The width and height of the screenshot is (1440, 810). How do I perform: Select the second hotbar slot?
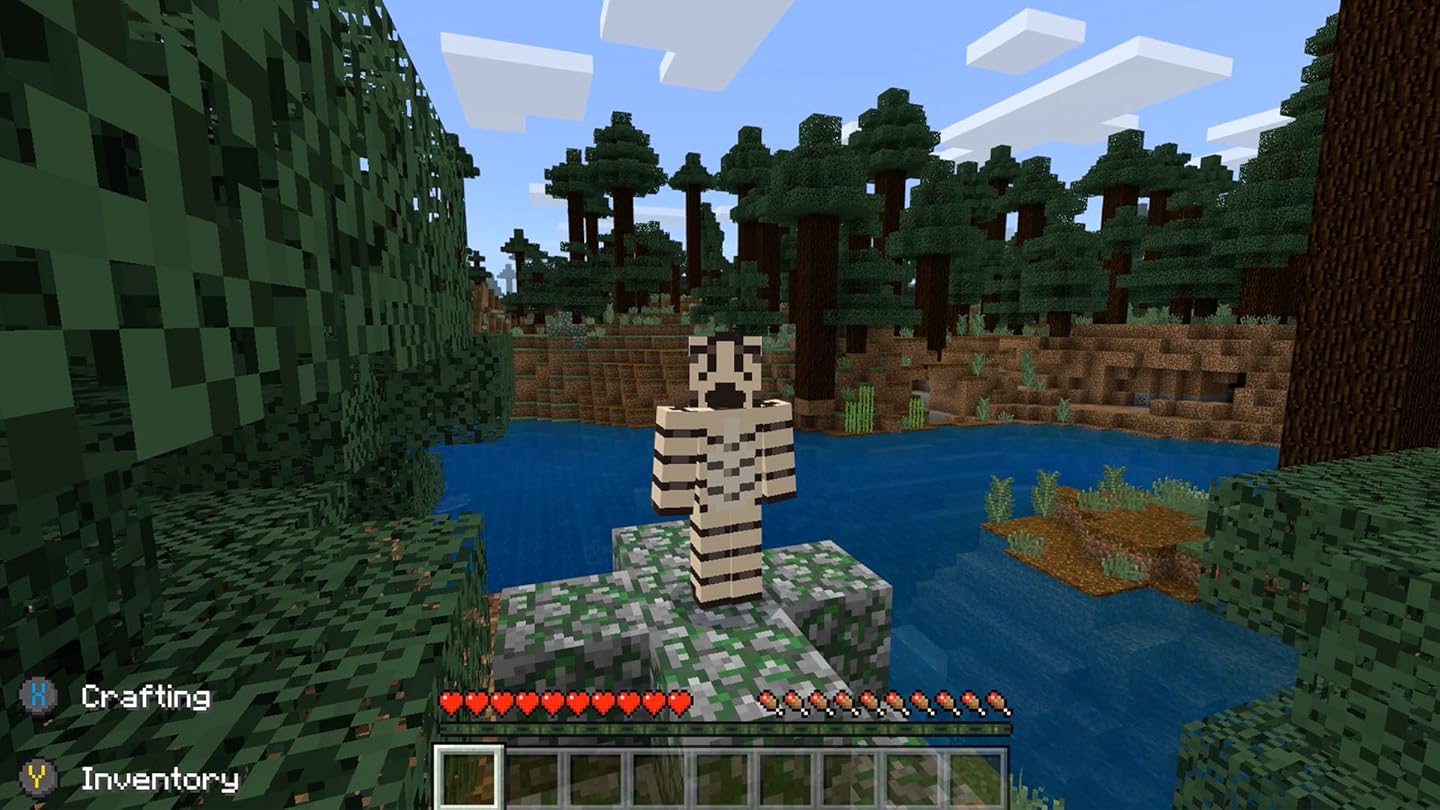tap(533, 775)
